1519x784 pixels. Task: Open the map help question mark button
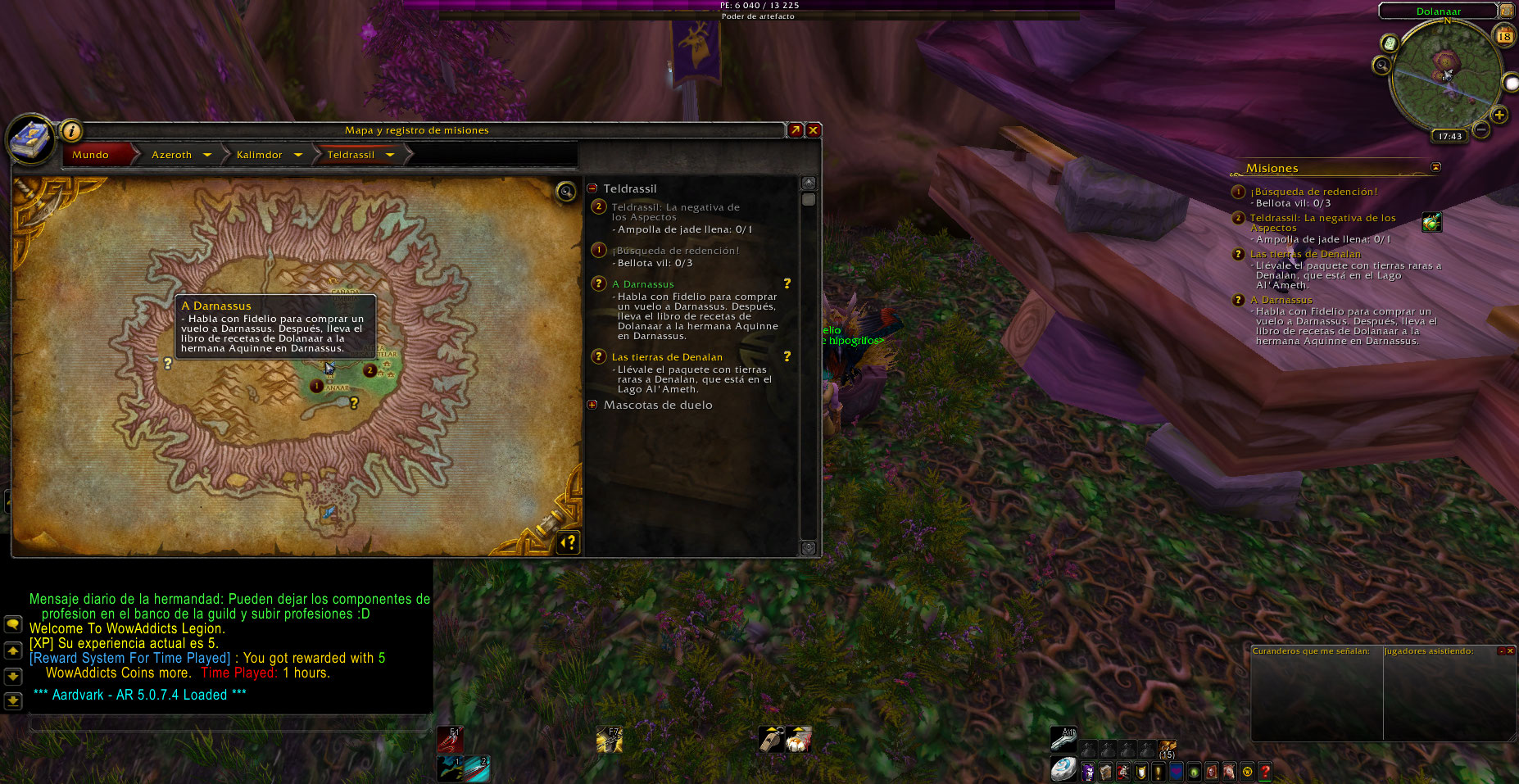pyautogui.click(x=568, y=542)
